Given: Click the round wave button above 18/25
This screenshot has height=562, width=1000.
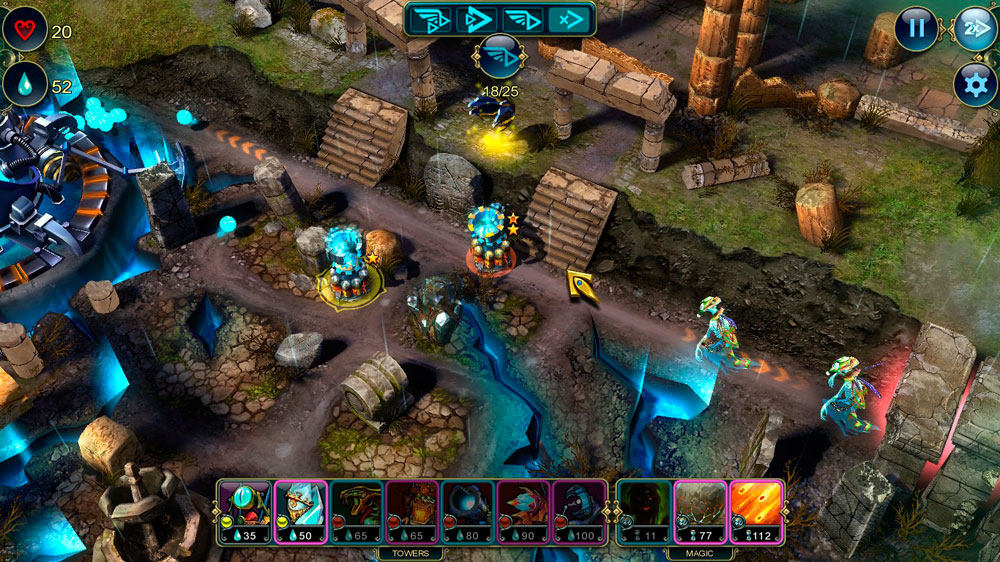Looking at the screenshot, I should (499, 54).
